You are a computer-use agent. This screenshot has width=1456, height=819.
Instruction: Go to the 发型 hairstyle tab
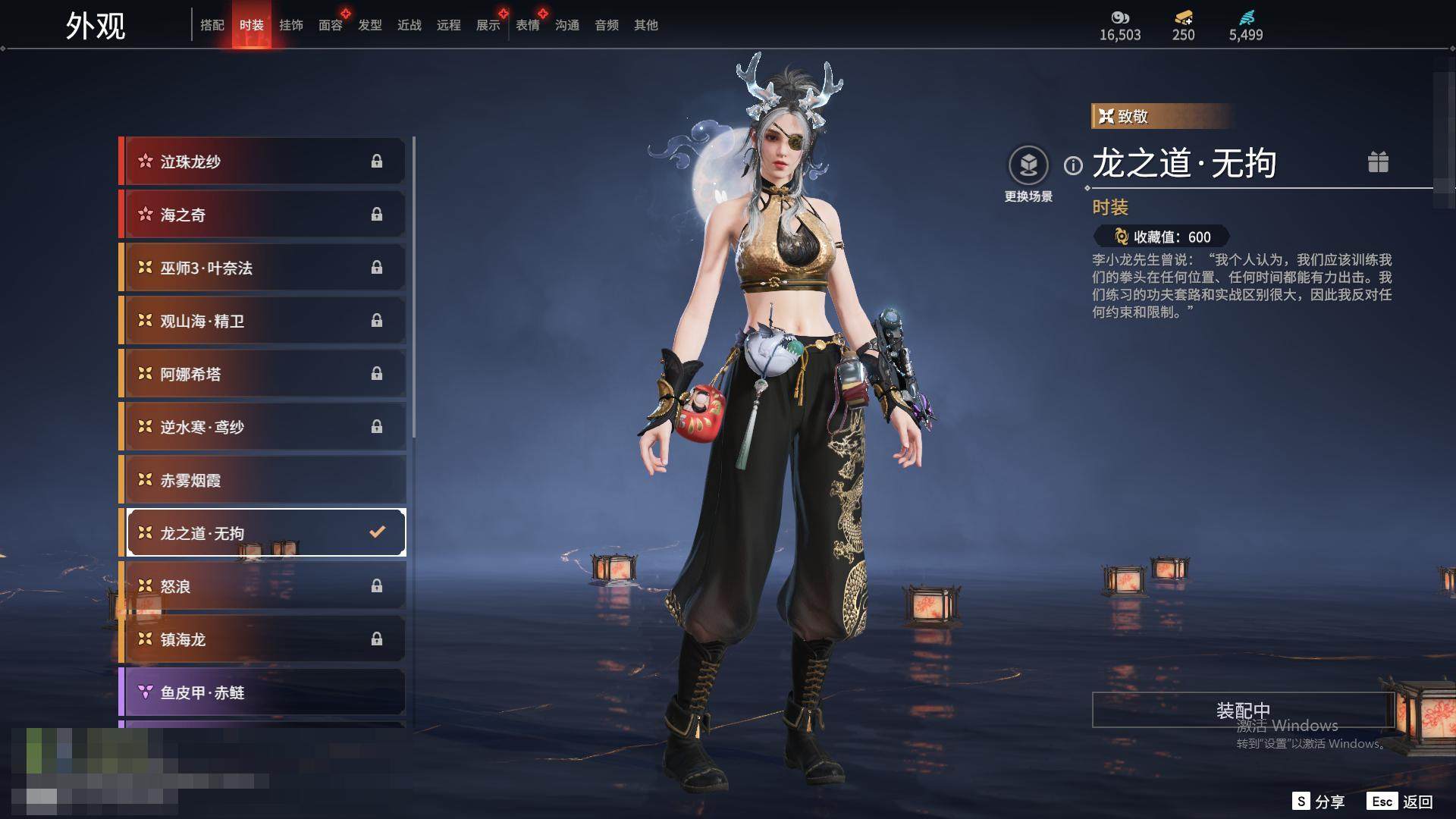tap(370, 25)
